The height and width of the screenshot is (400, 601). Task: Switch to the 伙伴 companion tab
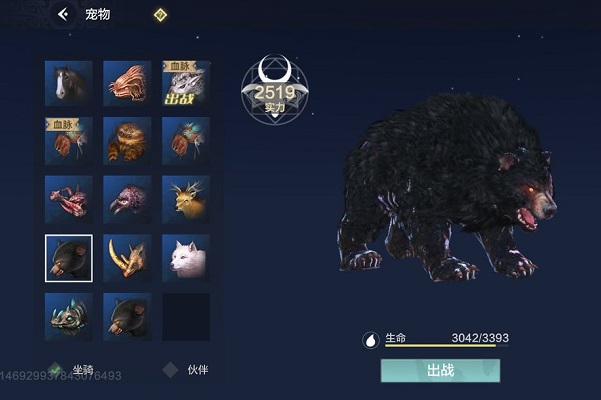coord(188,370)
